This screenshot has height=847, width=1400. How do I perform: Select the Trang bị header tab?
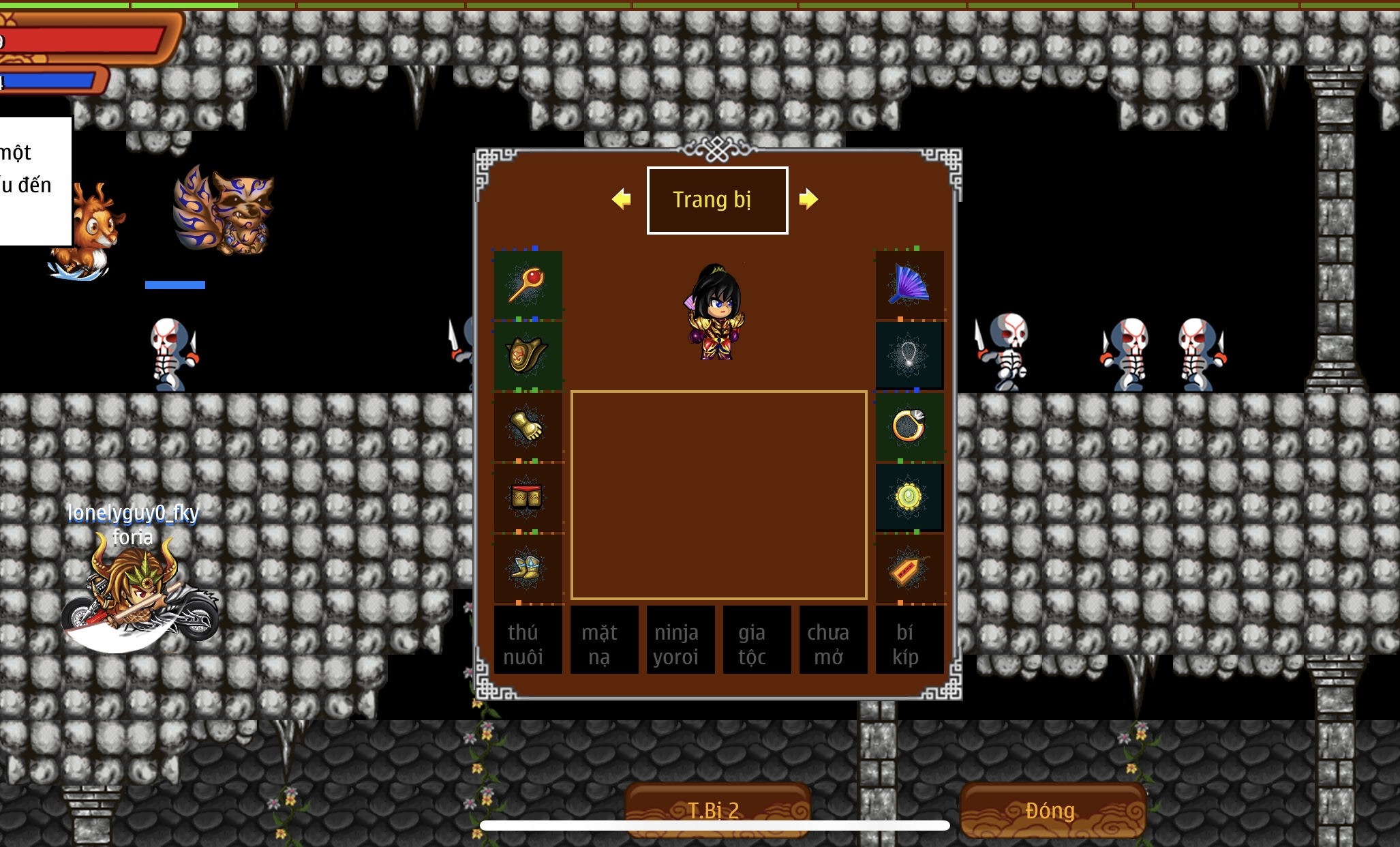717,200
